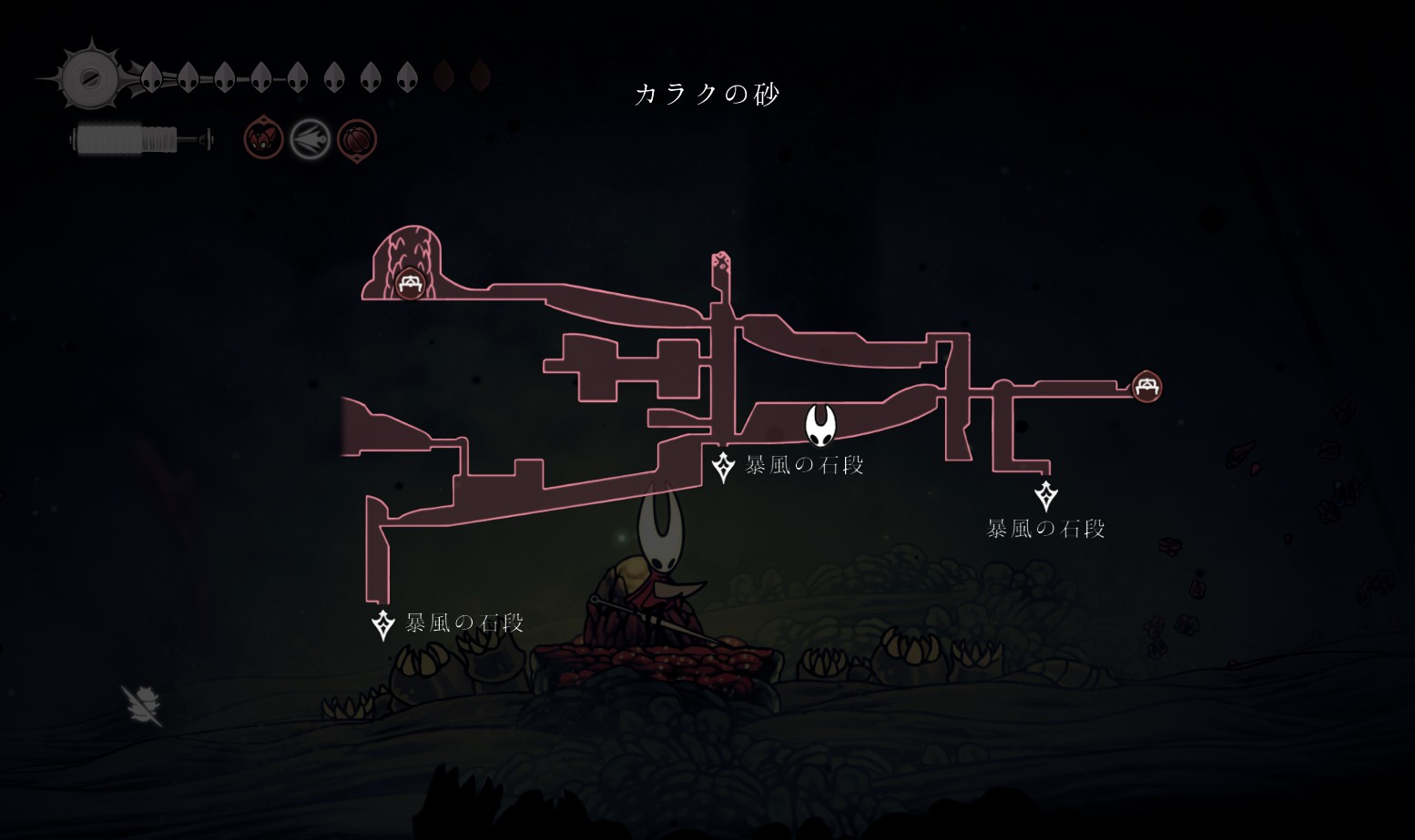Select the bench marker at the corridor's end
The width and height of the screenshot is (1415, 840).
coord(1146,387)
